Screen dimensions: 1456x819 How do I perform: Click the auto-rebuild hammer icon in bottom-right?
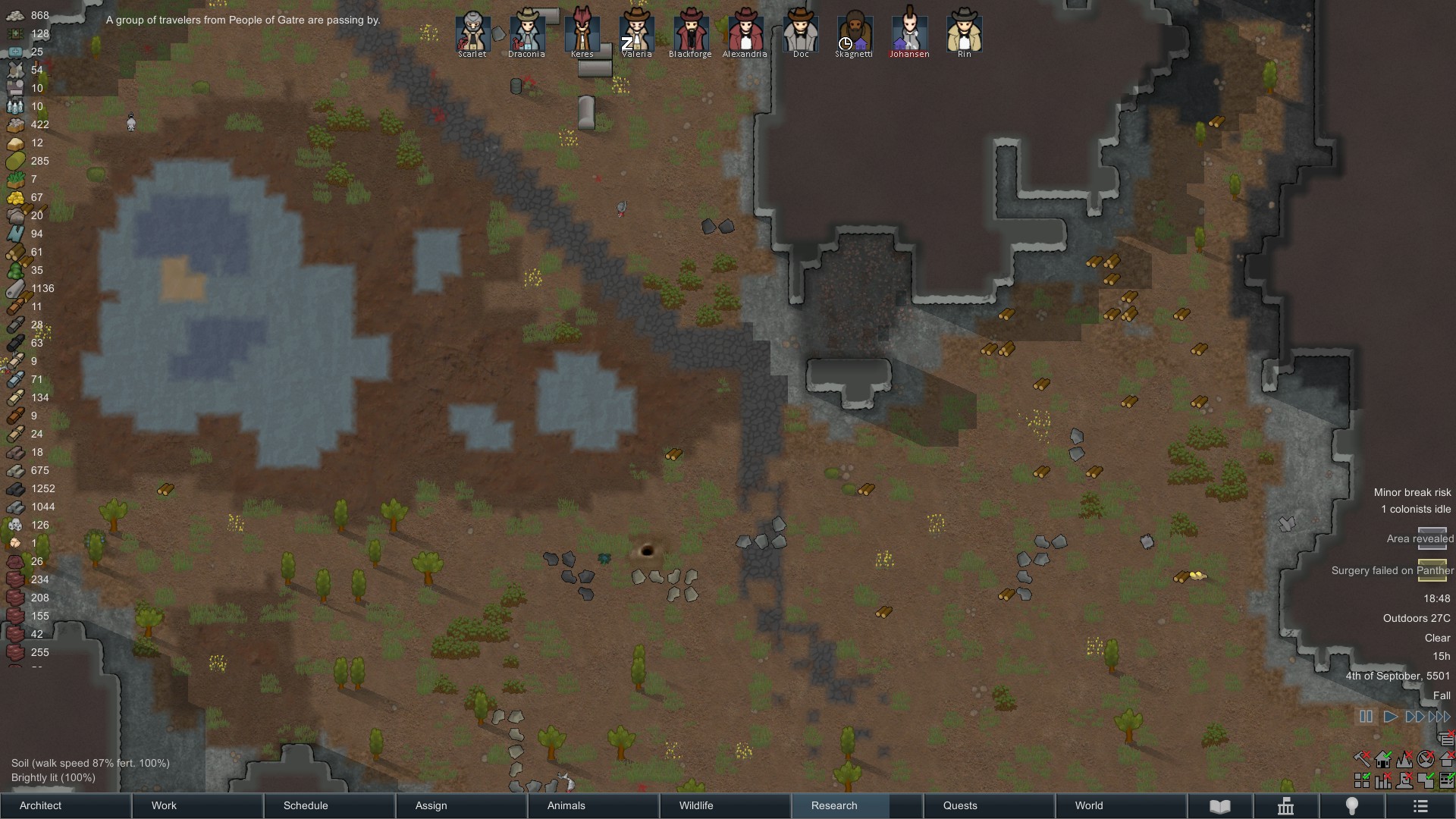pos(1361,759)
